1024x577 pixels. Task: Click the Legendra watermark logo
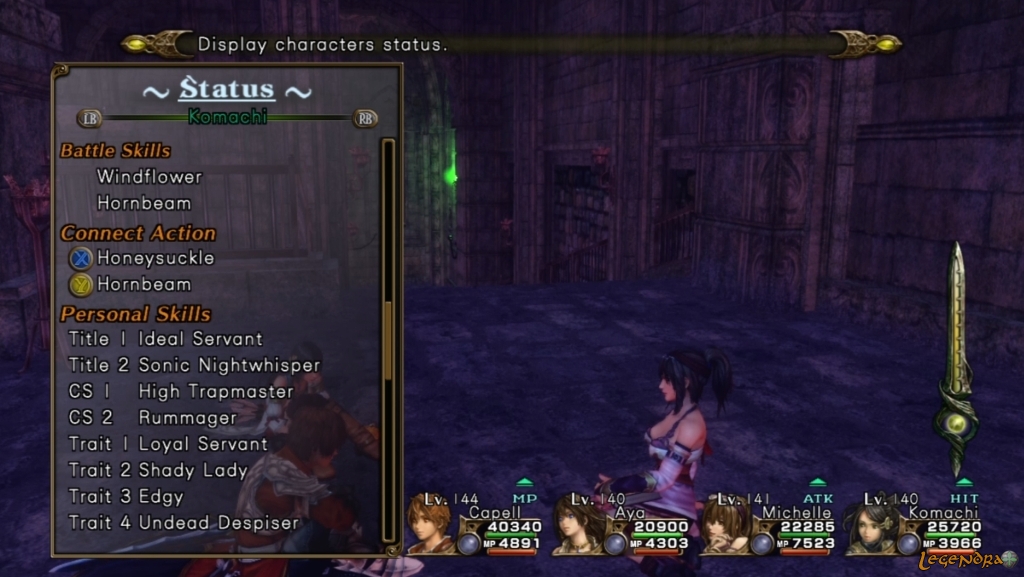pyautogui.click(x=967, y=560)
